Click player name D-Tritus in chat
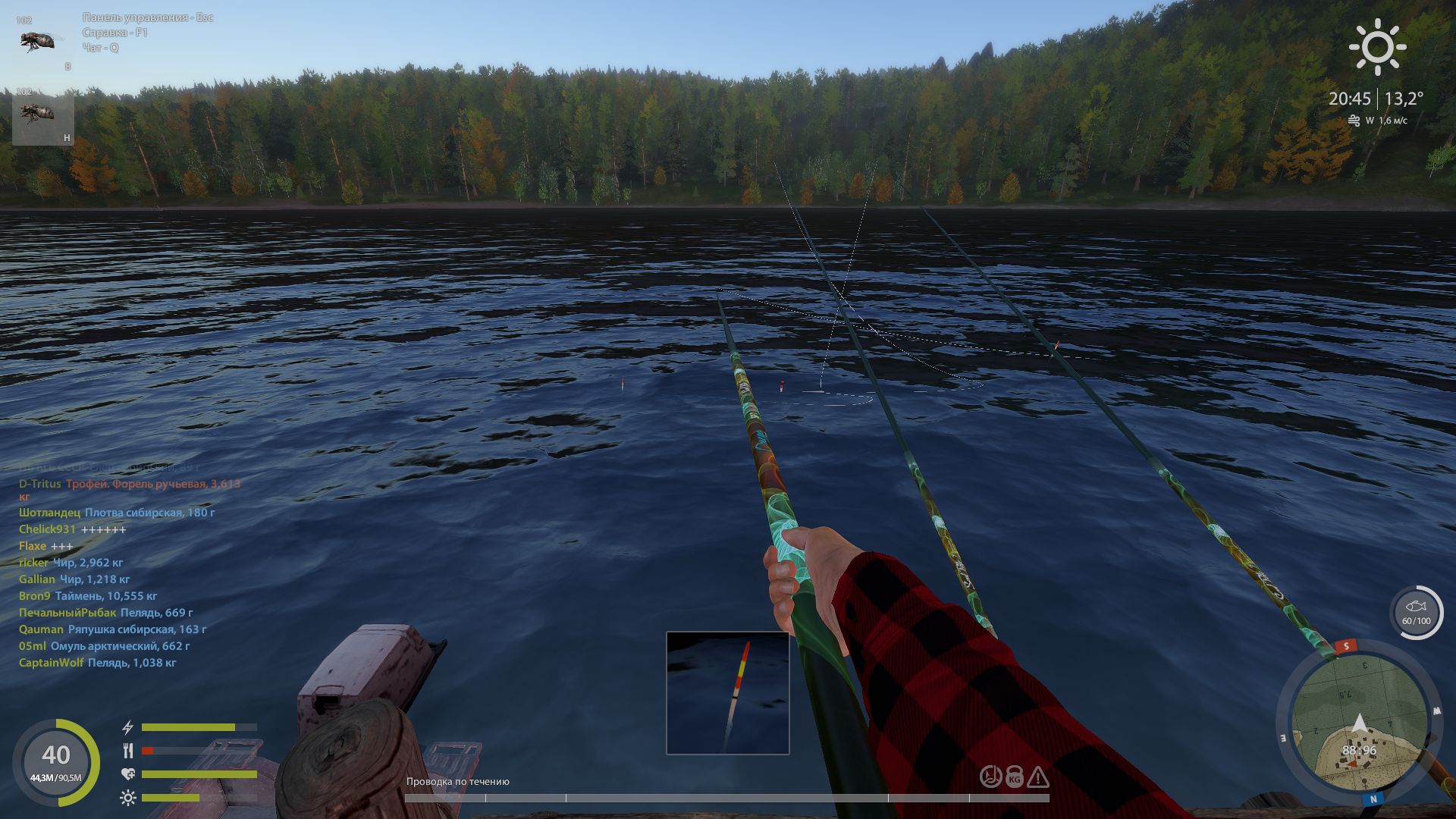 pyautogui.click(x=39, y=483)
